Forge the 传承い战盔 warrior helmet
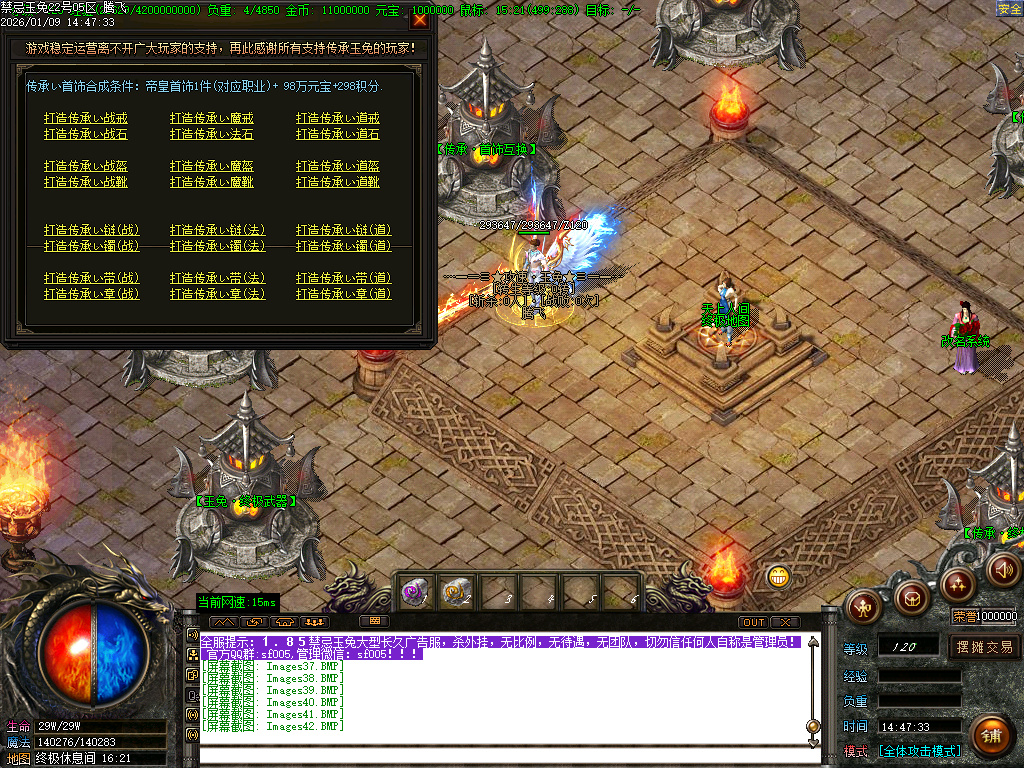Image resolution: width=1024 pixels, height=768 pixels. (x=85, y=166)
